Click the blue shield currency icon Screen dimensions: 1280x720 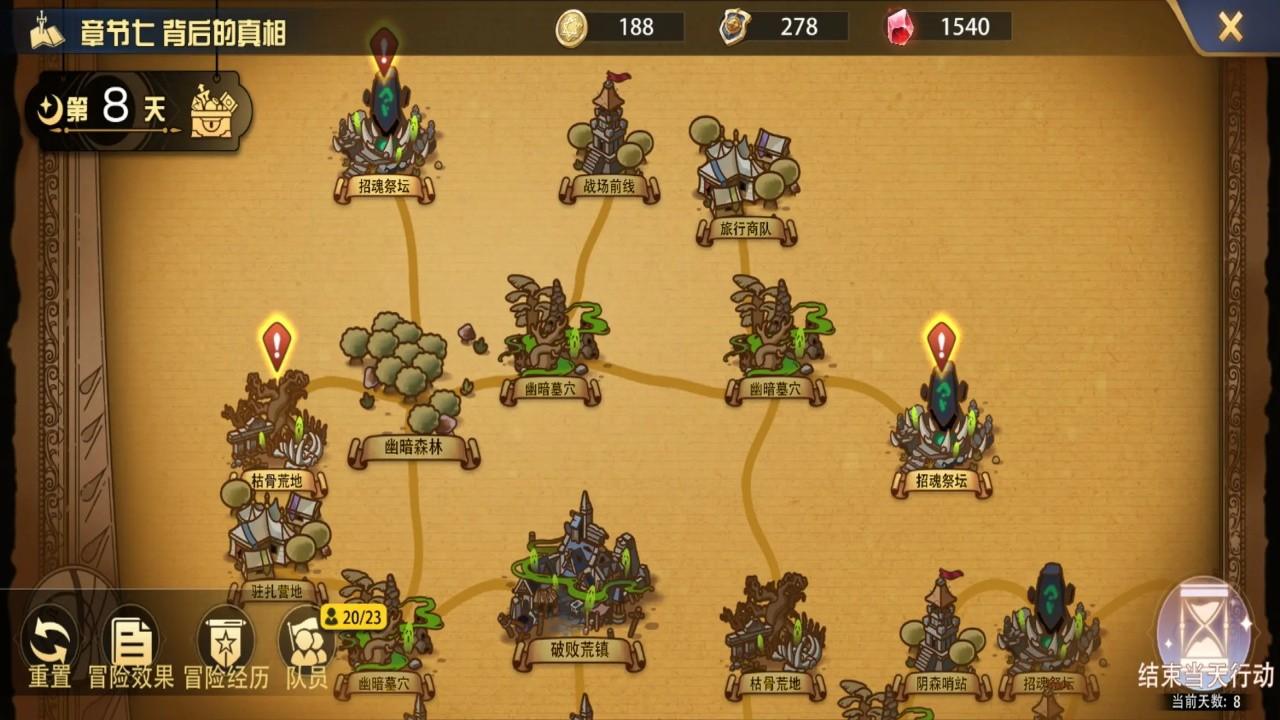point(734,27)
